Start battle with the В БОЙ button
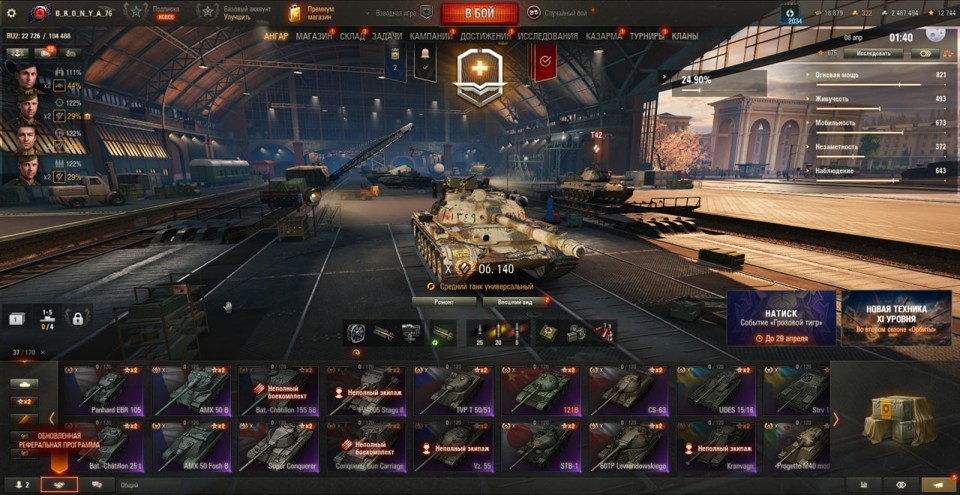 [479, 13]
